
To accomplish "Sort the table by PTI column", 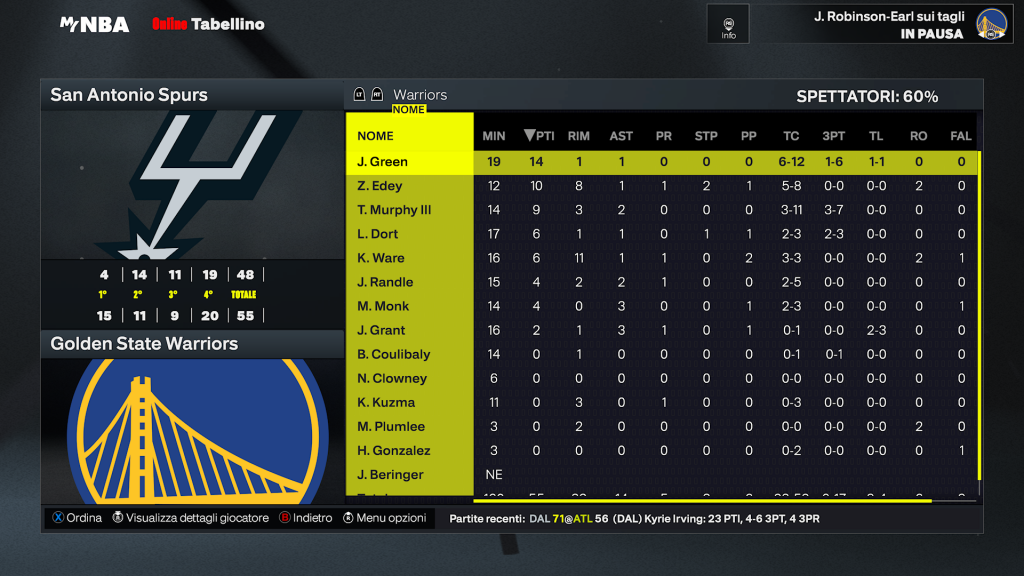I will [539, 136].
